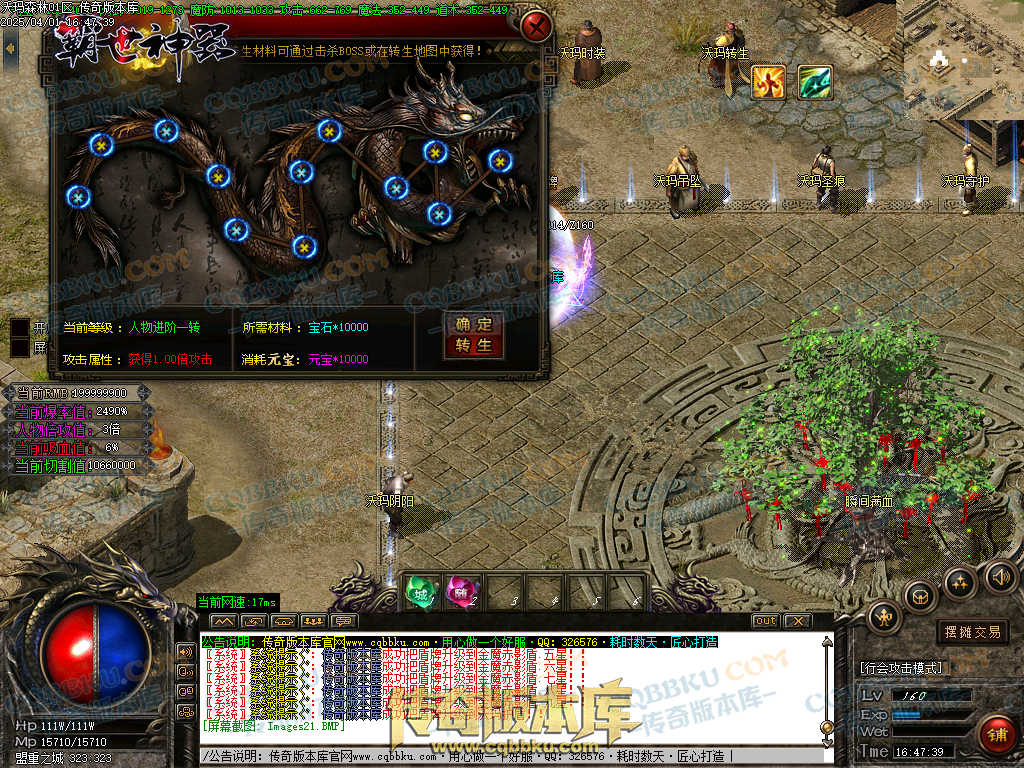Open the 摆摊交易 stall trade button
1024x768 pixels.
[x=971, y=632]
